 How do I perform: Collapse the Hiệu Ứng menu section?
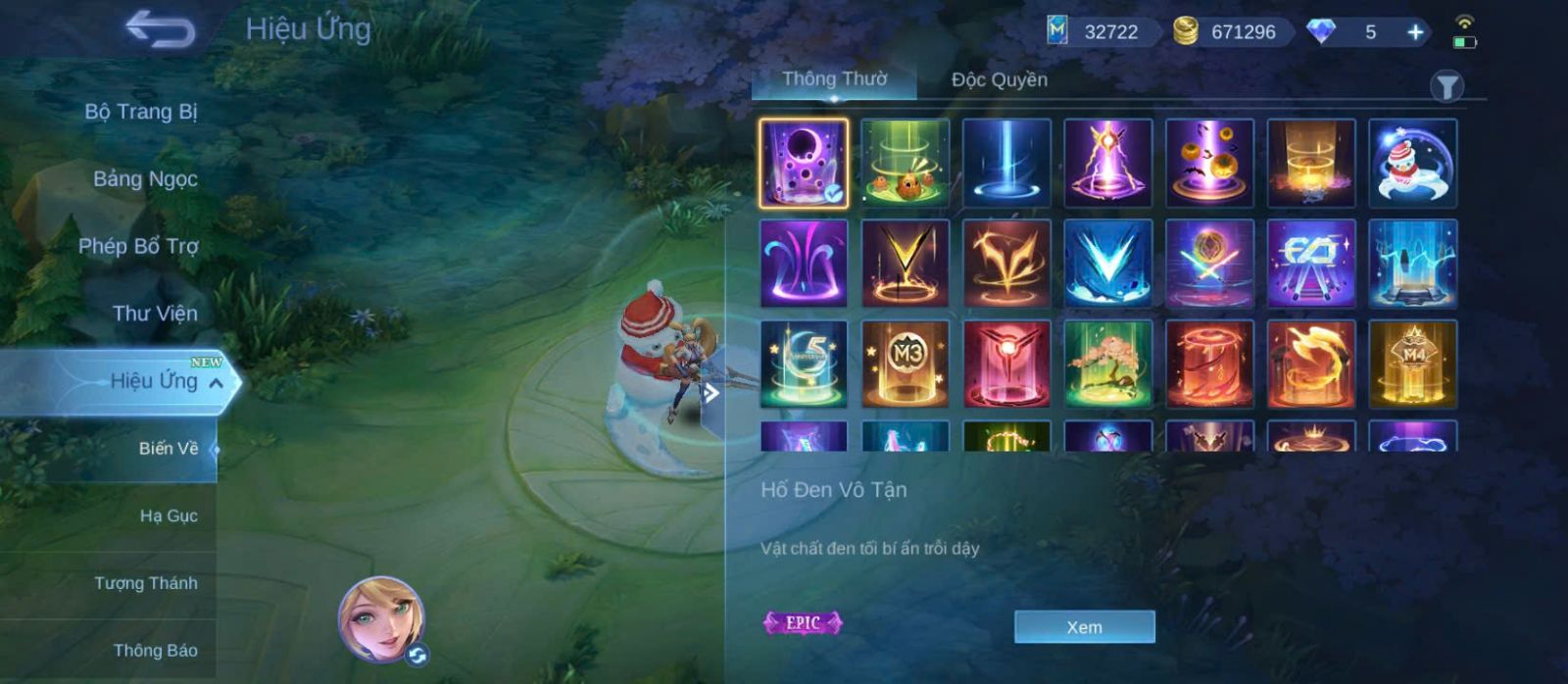pos(216,383)
